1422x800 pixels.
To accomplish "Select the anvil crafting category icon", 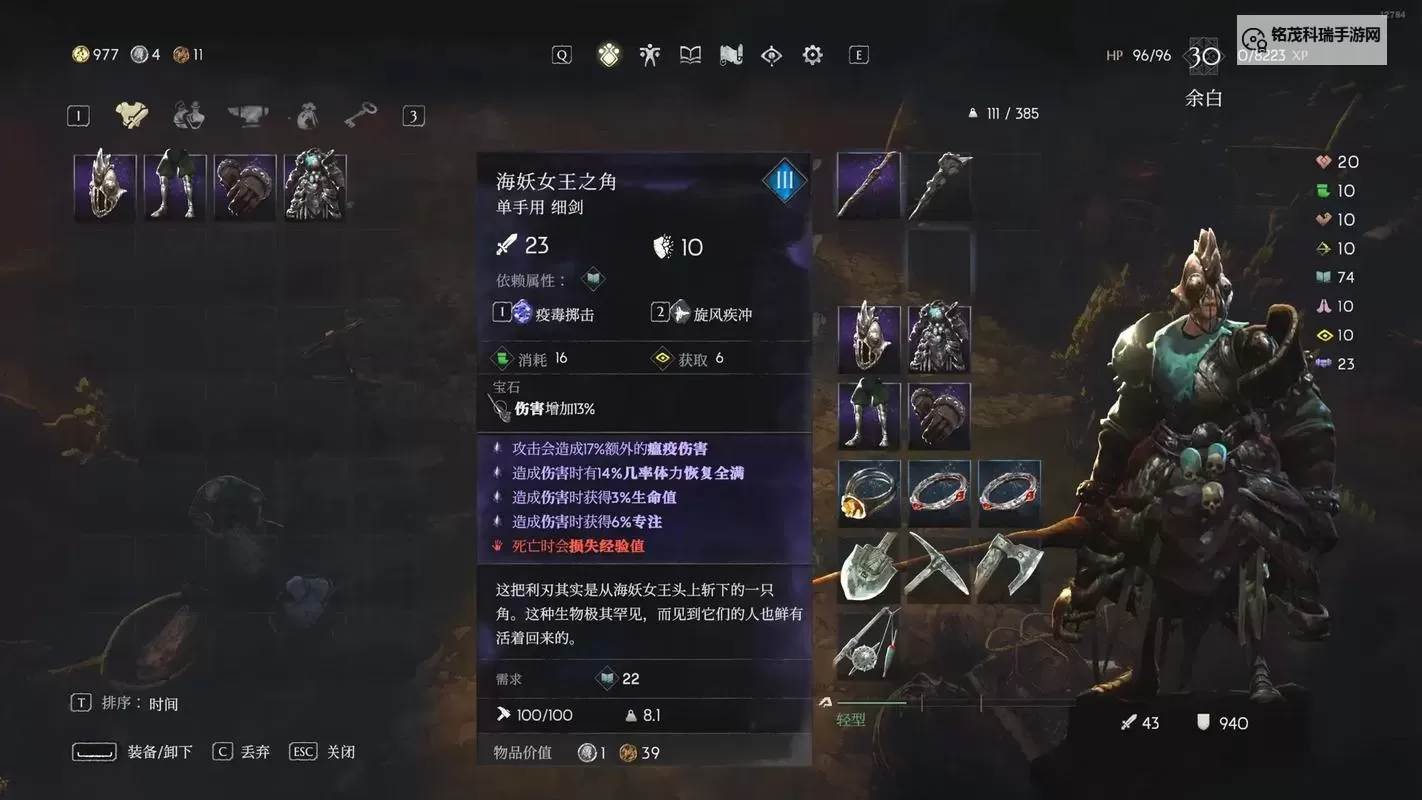I will [x=246, y=114].
